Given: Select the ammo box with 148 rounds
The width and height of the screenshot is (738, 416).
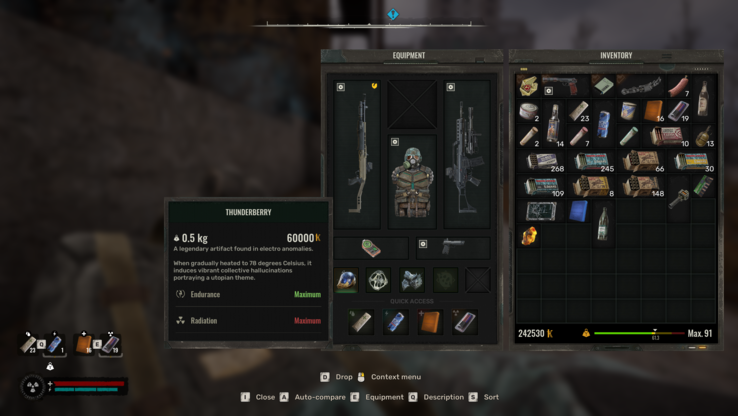Looking at the screenshot, I should coord(643,186).
